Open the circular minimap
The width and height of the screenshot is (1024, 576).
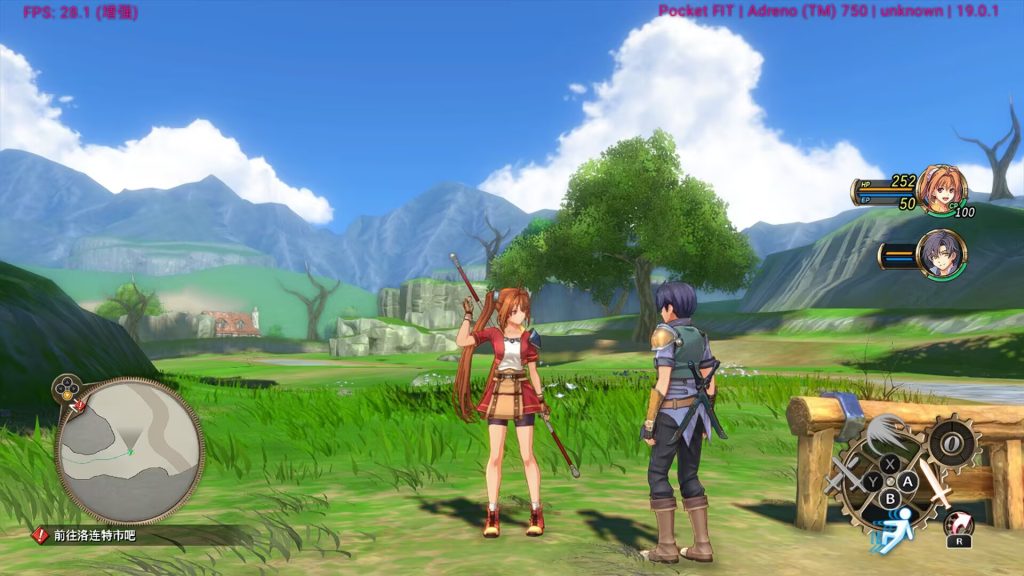pyautogui.click(x=130, y=452)
